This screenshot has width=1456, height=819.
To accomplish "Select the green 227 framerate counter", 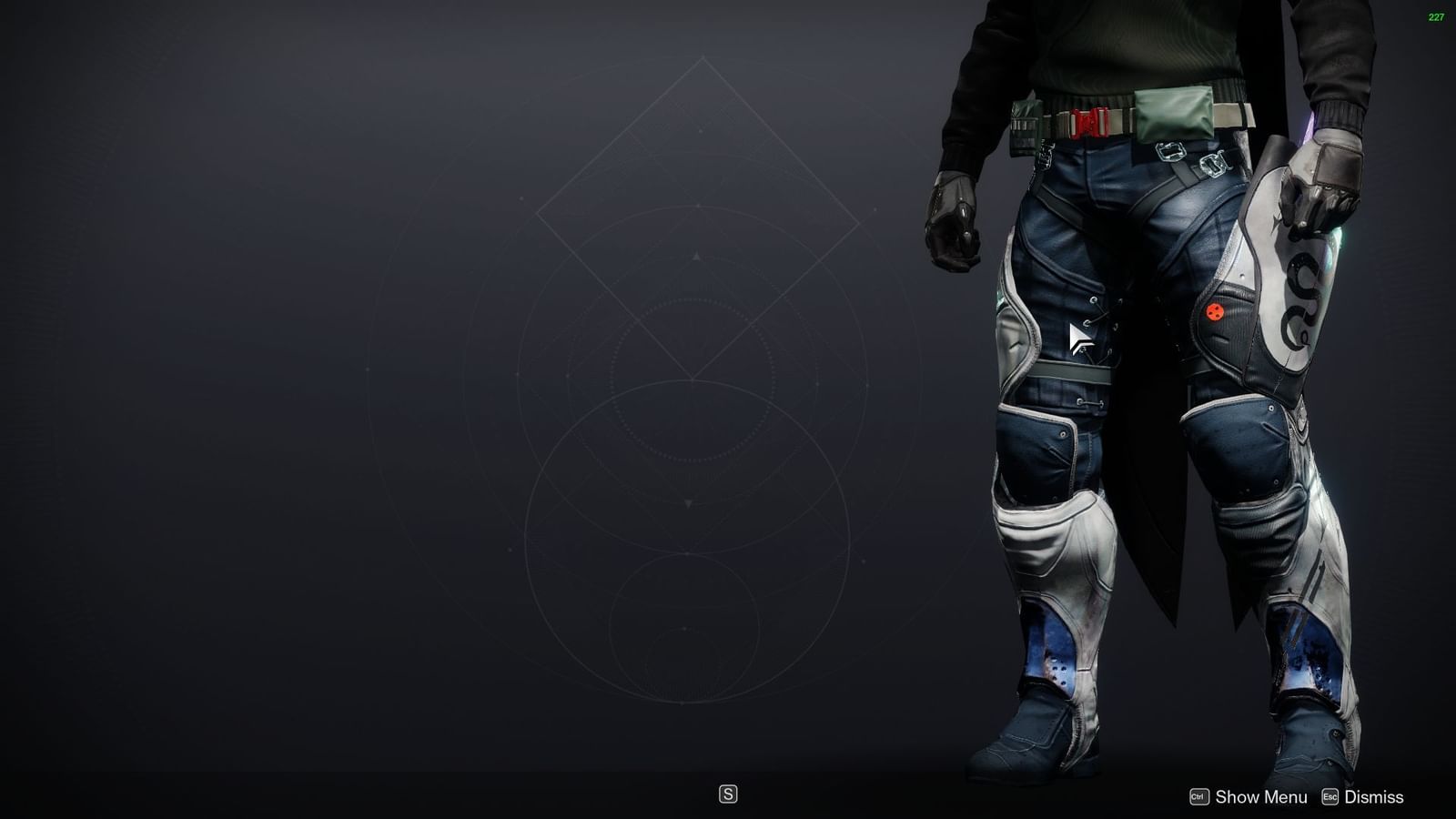I will (x=1435, y=15).
